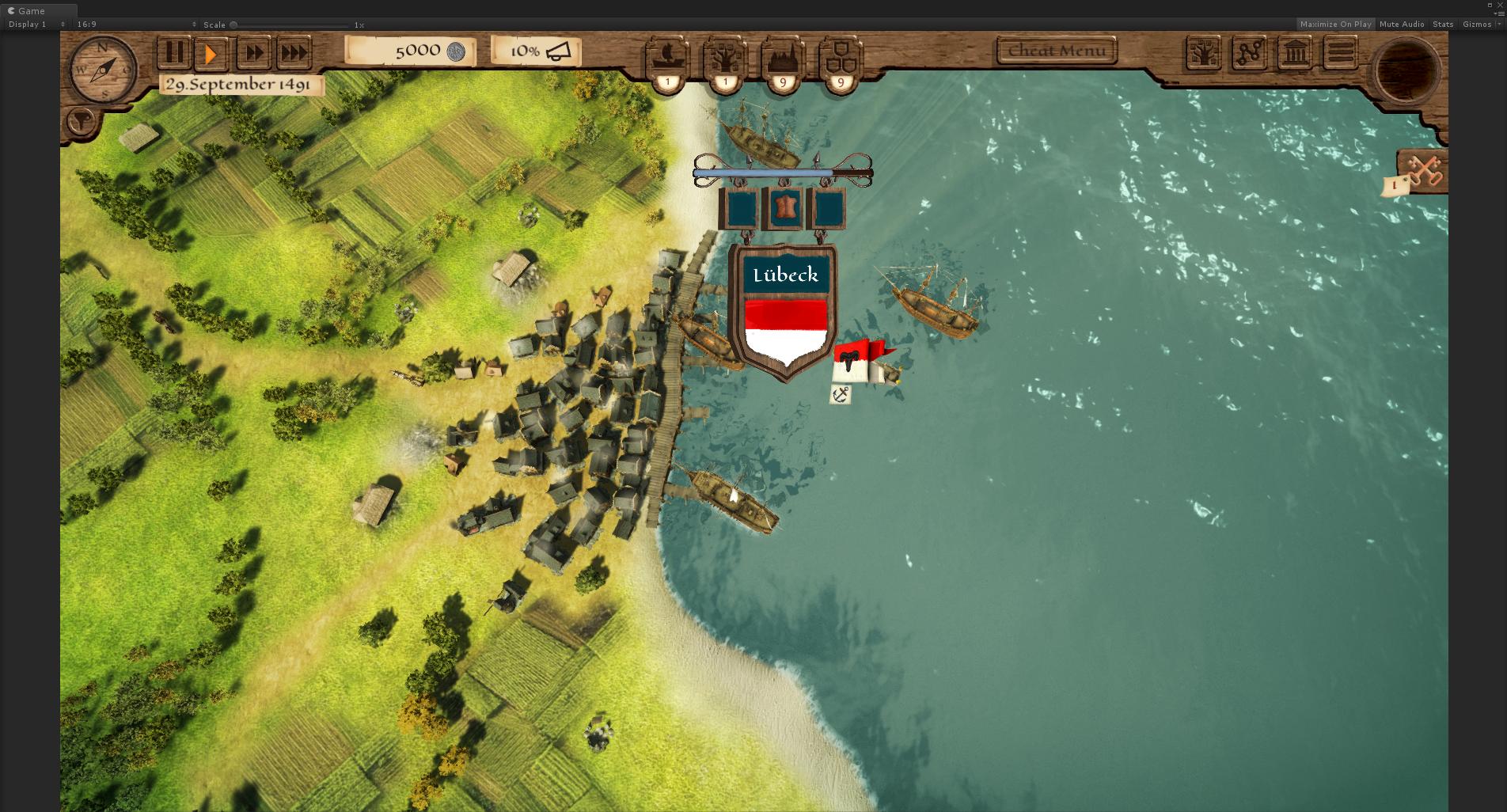Image resolution: width=1507 pixels, height=812 pixels.
Task: Open the city skyline icon
Action: coord(783,57)
